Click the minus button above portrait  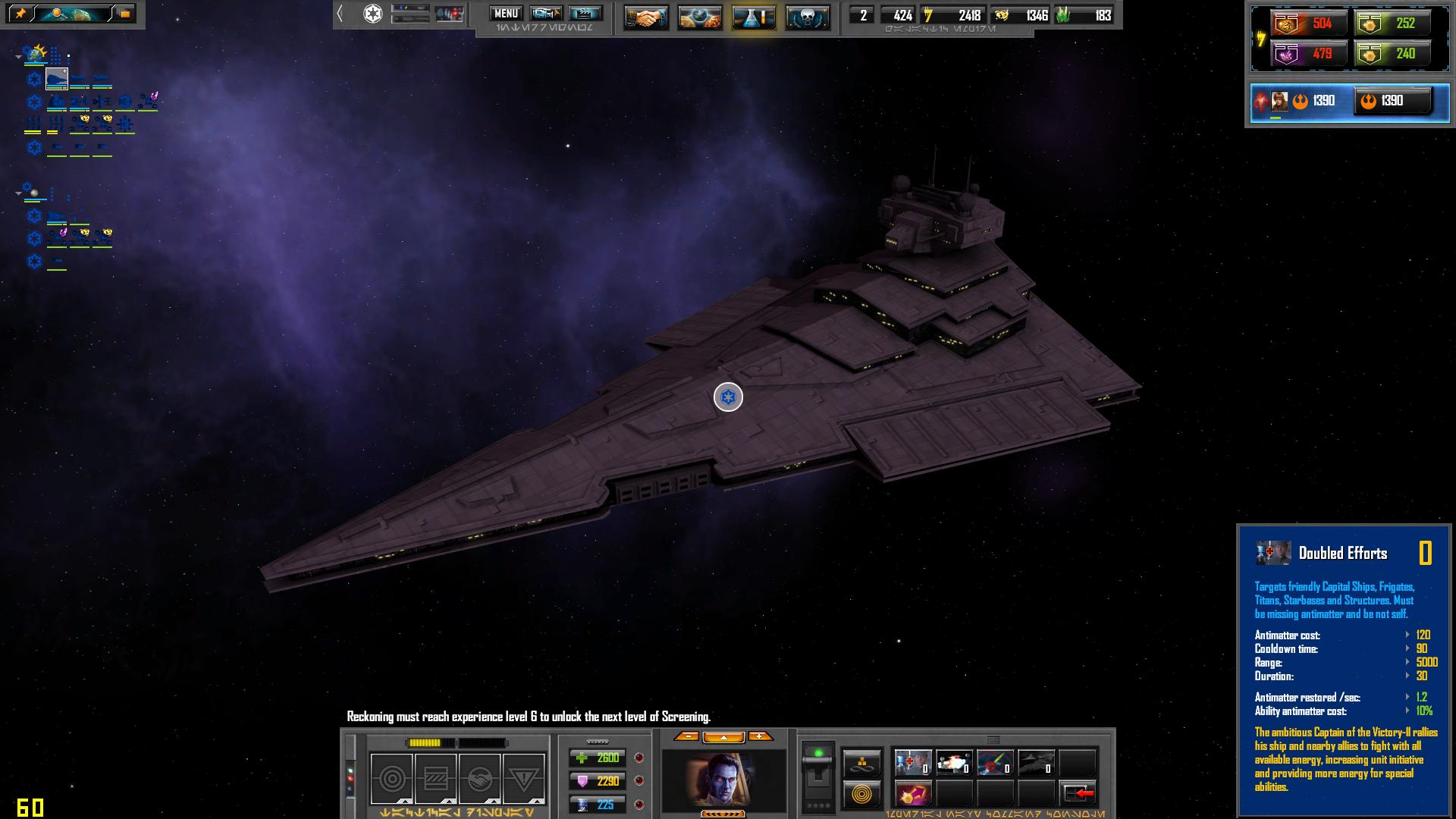click(x=686, y=736)
